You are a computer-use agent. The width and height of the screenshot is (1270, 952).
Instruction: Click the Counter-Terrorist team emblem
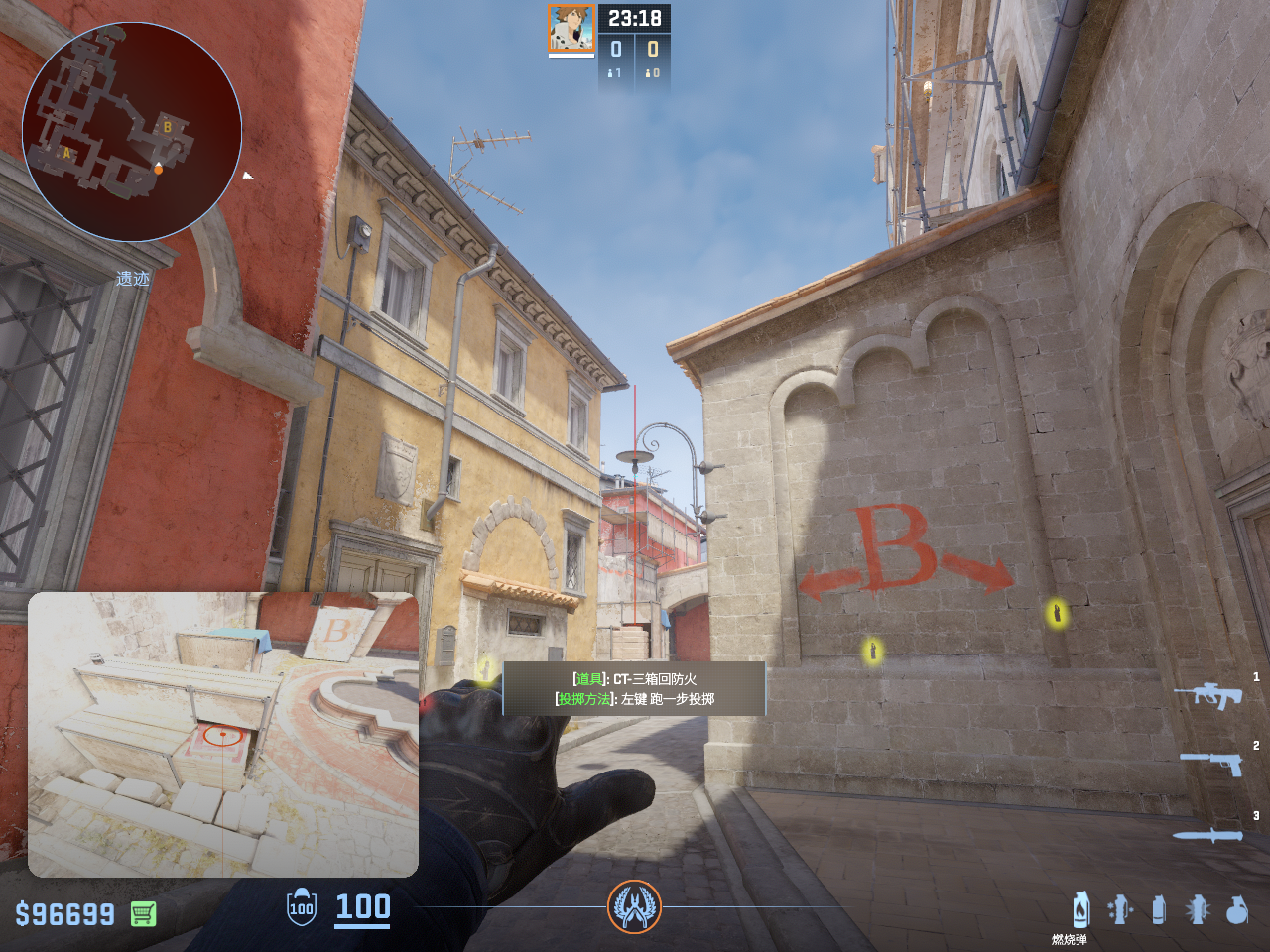(634, 906)
